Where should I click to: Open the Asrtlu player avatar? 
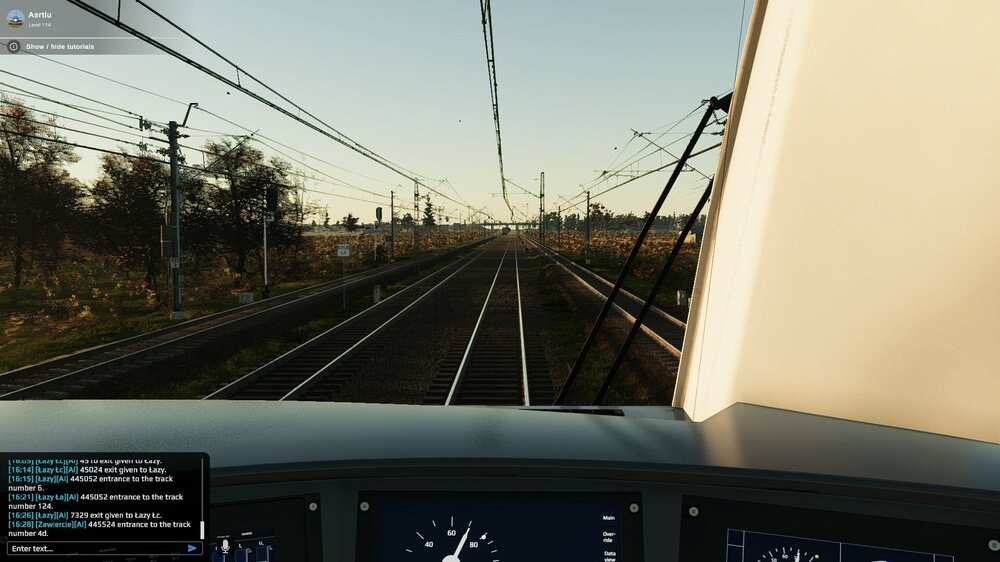(x=15, y=18)
